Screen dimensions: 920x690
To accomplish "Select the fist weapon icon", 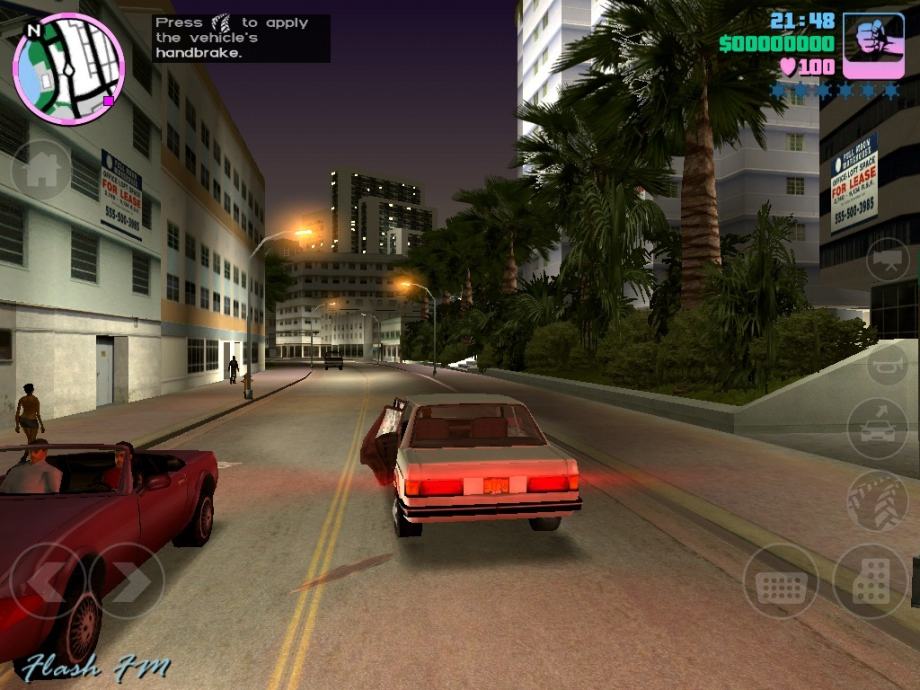I will point(873,46).
